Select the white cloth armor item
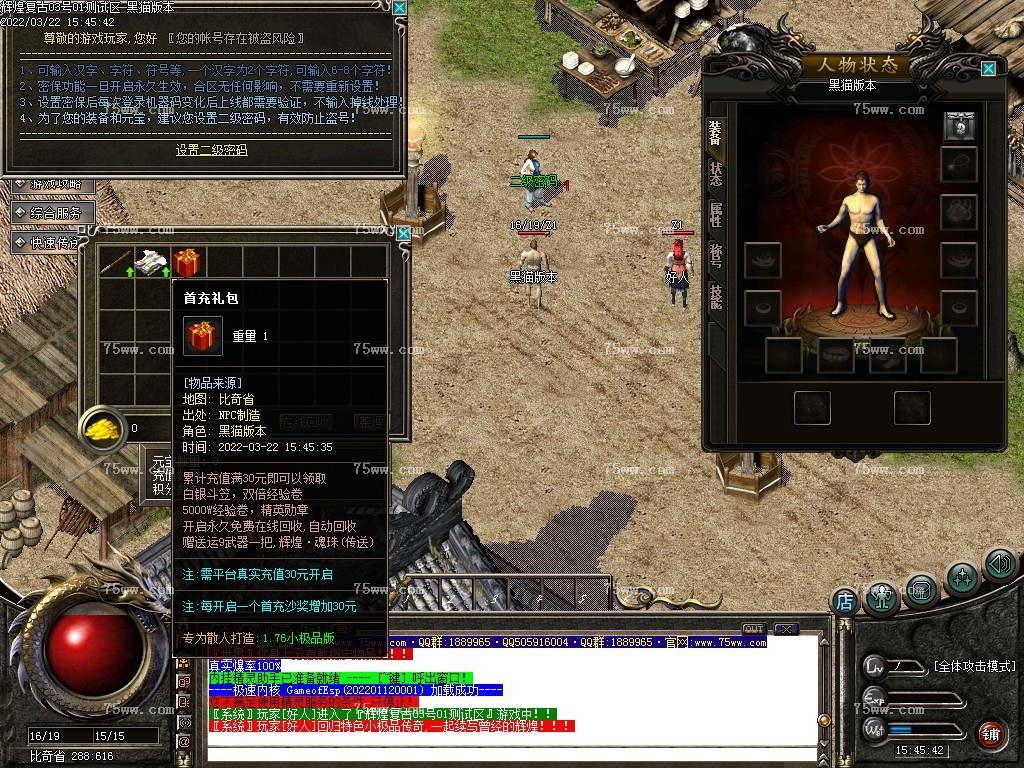 pyautogui.click(x=152, y=263)
